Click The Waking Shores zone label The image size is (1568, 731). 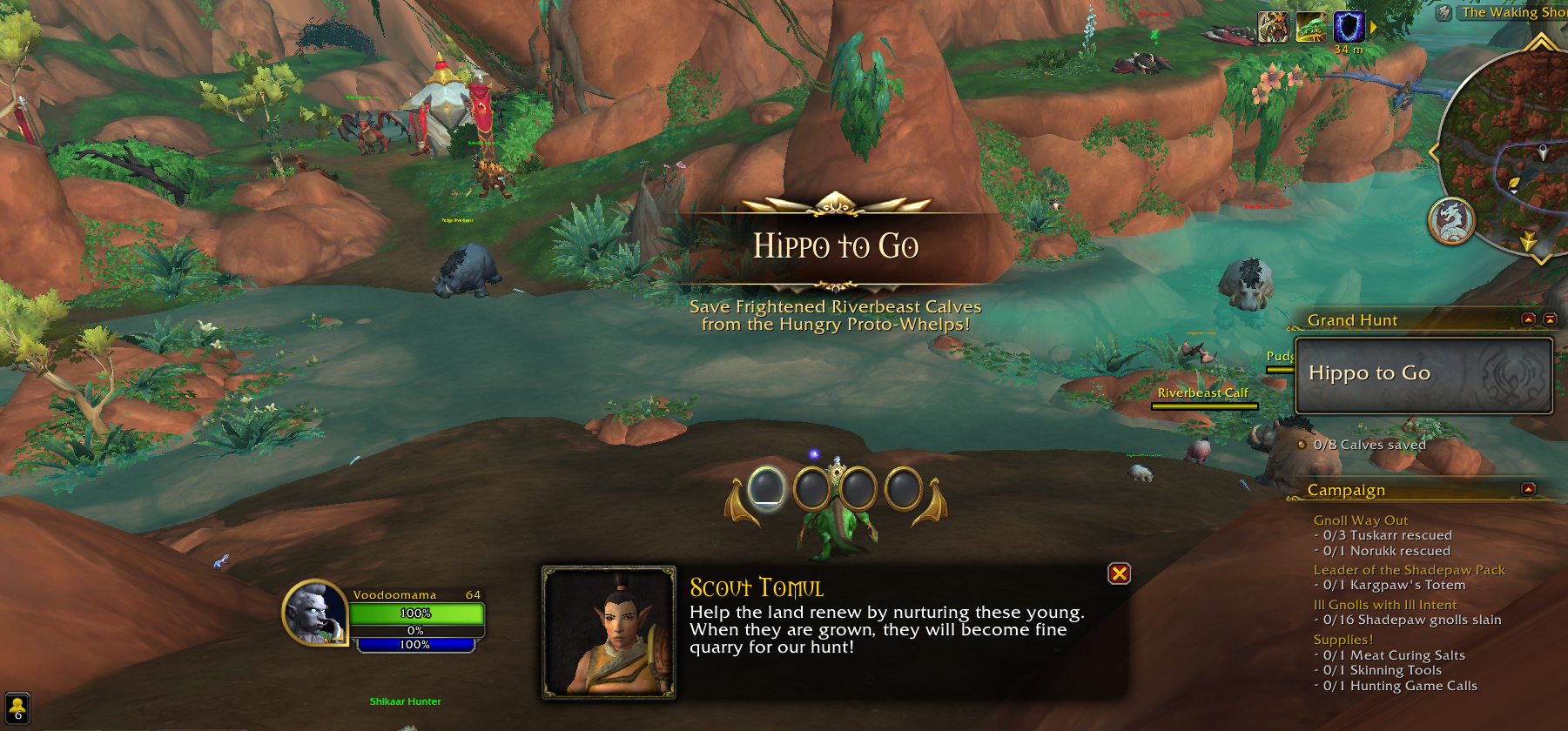tap(1511, 12)
